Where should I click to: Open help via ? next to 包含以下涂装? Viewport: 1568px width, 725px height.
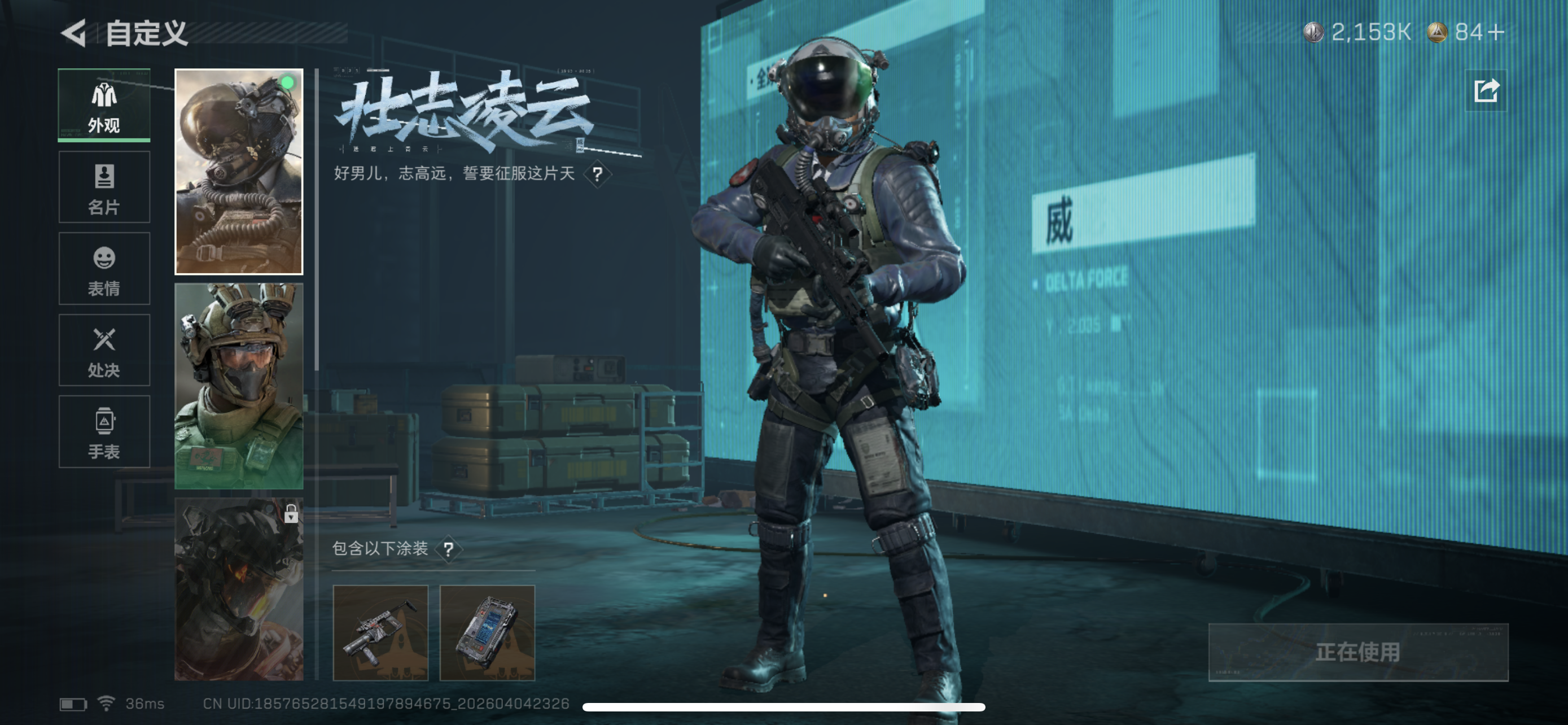(x=449, y=548)
